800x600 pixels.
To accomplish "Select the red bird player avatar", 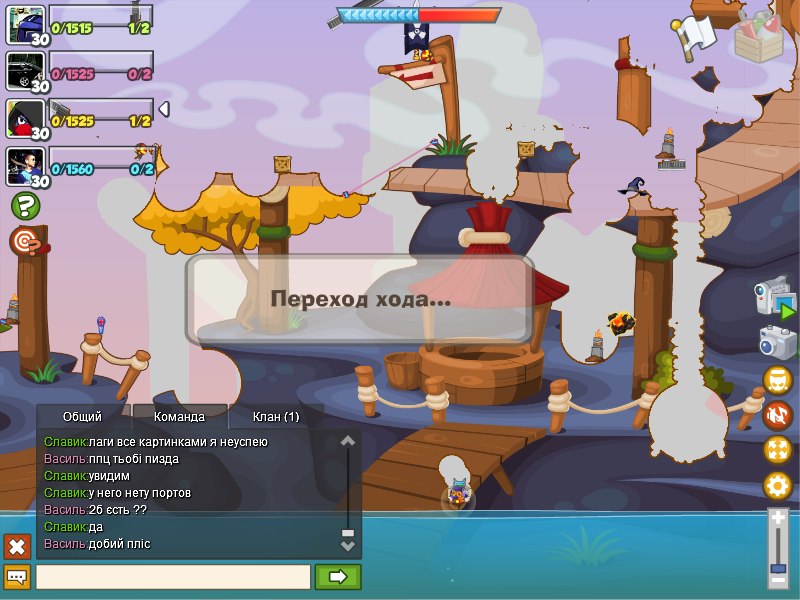I will tap(25, 119).
